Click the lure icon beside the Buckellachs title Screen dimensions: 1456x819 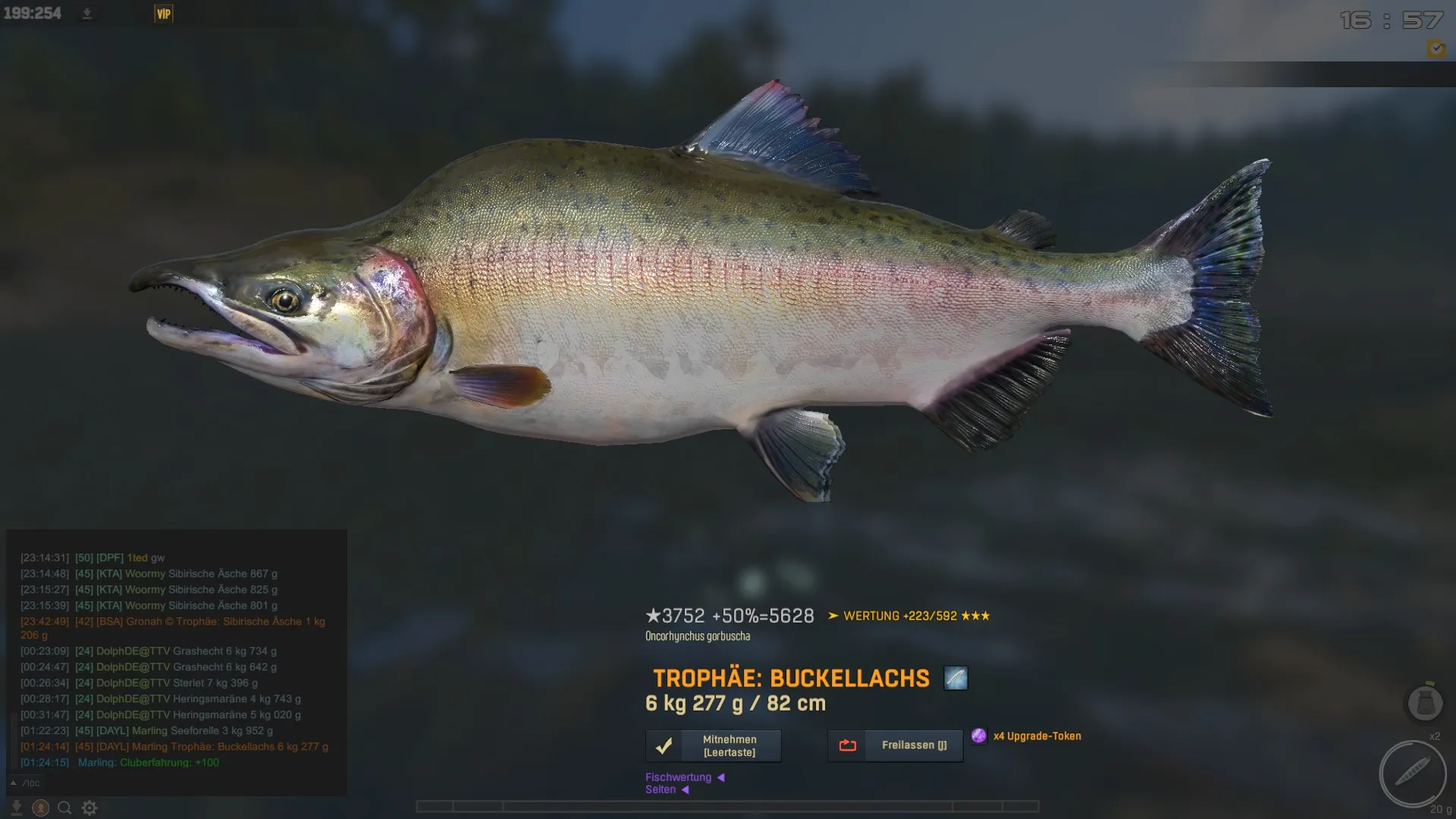click(x=955, y=678)
